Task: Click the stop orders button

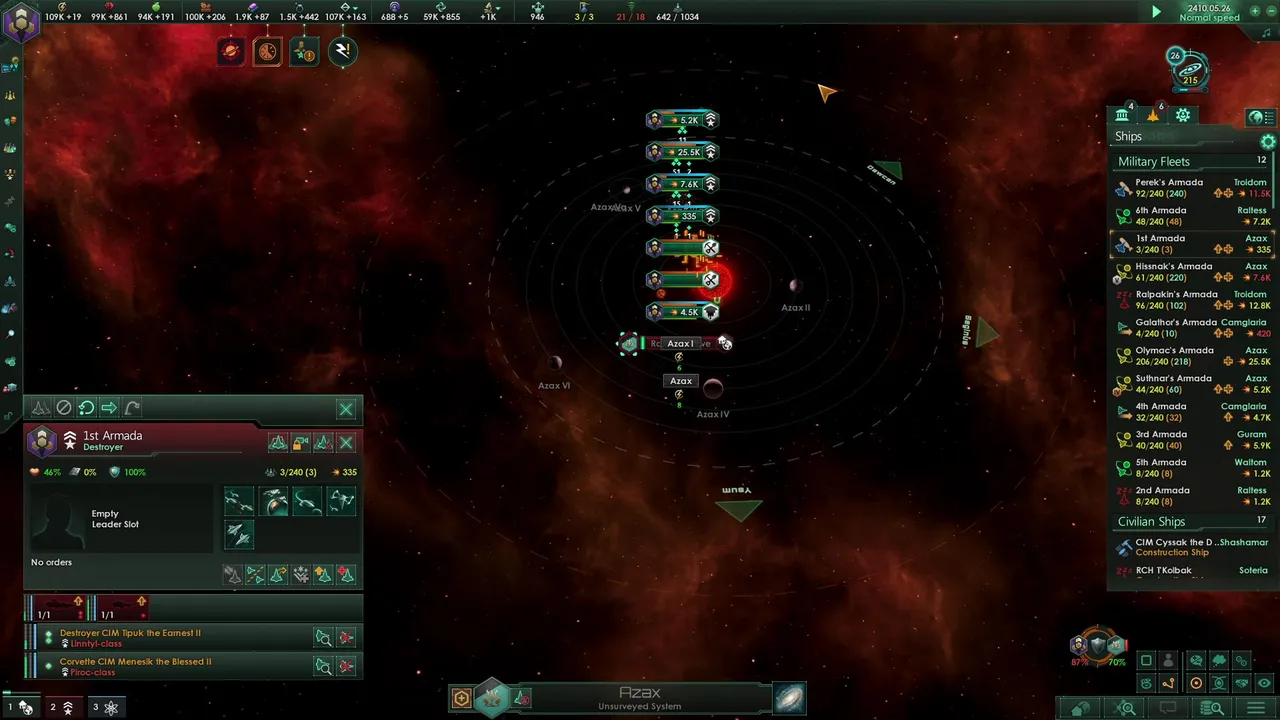Action: point(64,408)
